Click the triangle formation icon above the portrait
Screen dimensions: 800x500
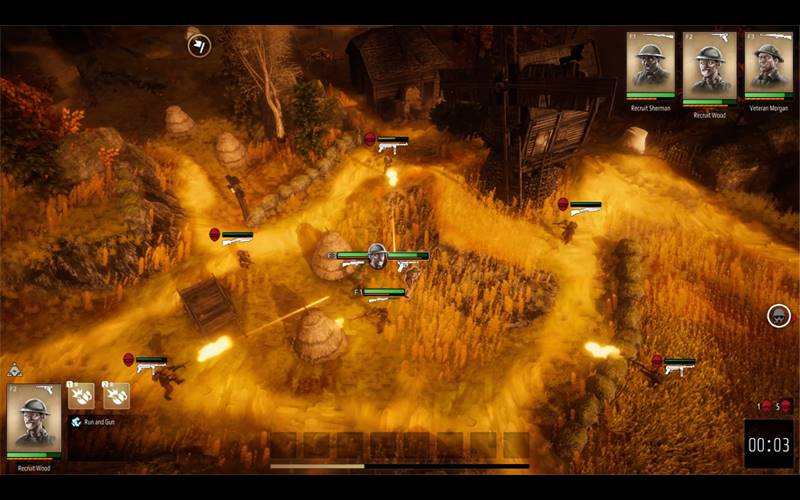[15, 372]
